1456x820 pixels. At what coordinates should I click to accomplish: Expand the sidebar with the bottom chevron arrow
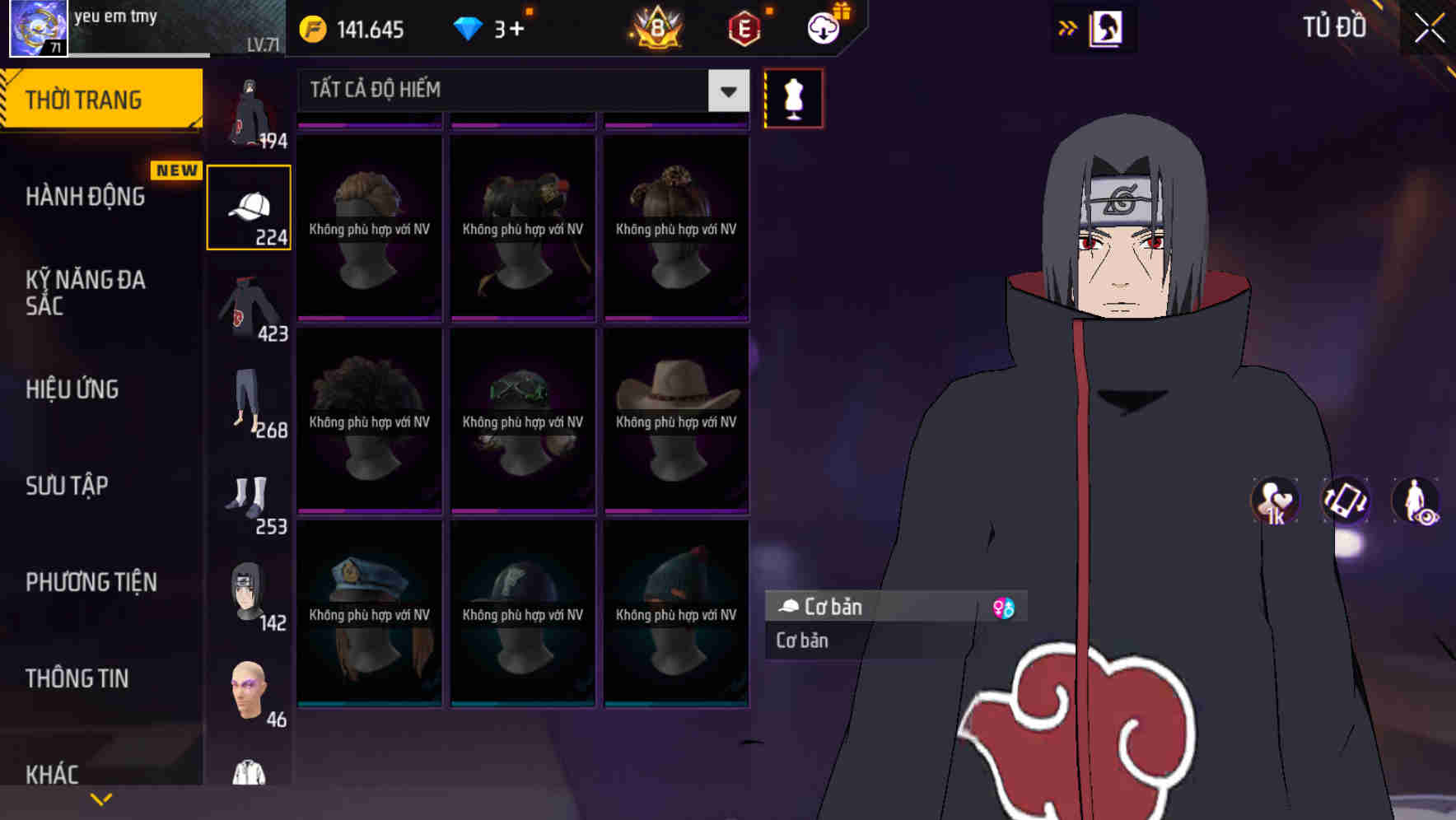[100, 797]
